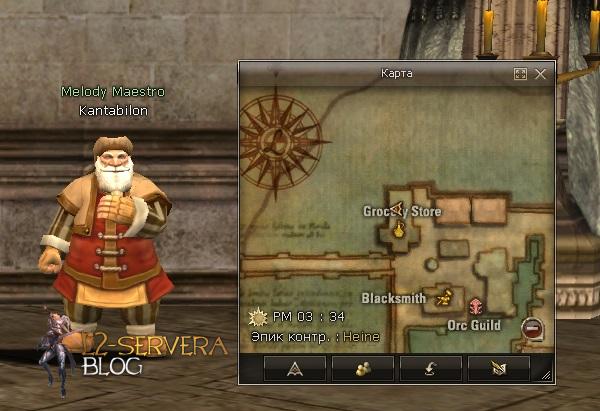
Task: Click the arrowhead my-location button
Action: click(x=296, y=368)
